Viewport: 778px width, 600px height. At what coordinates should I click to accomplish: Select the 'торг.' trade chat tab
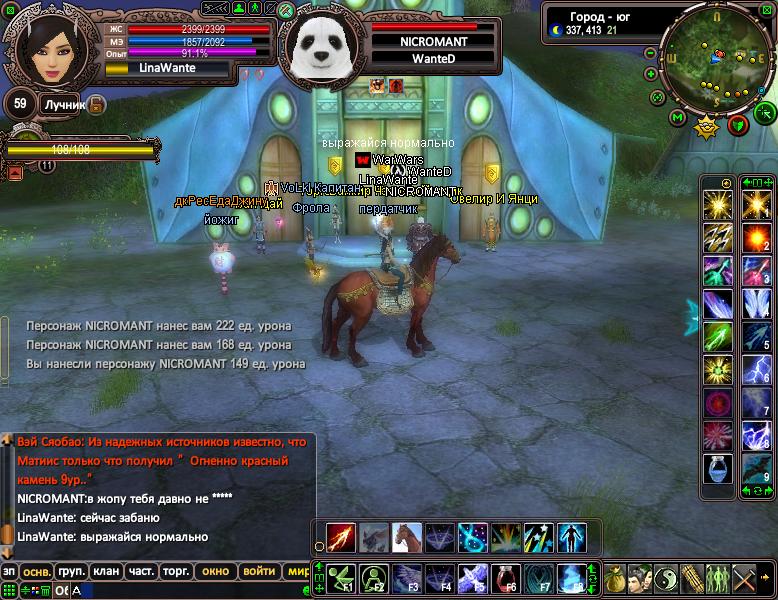click(x=177, y=571)
